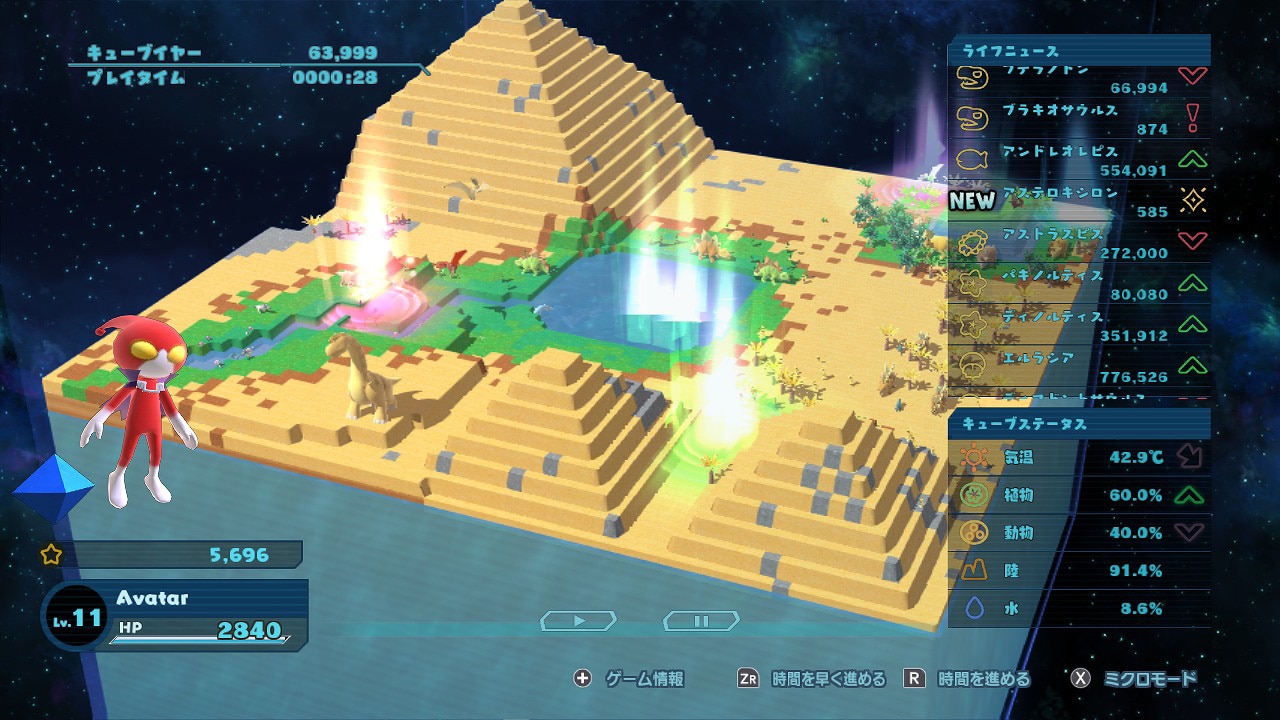Click the pause time button
The image size is (1280, 720).
point(701,621)
